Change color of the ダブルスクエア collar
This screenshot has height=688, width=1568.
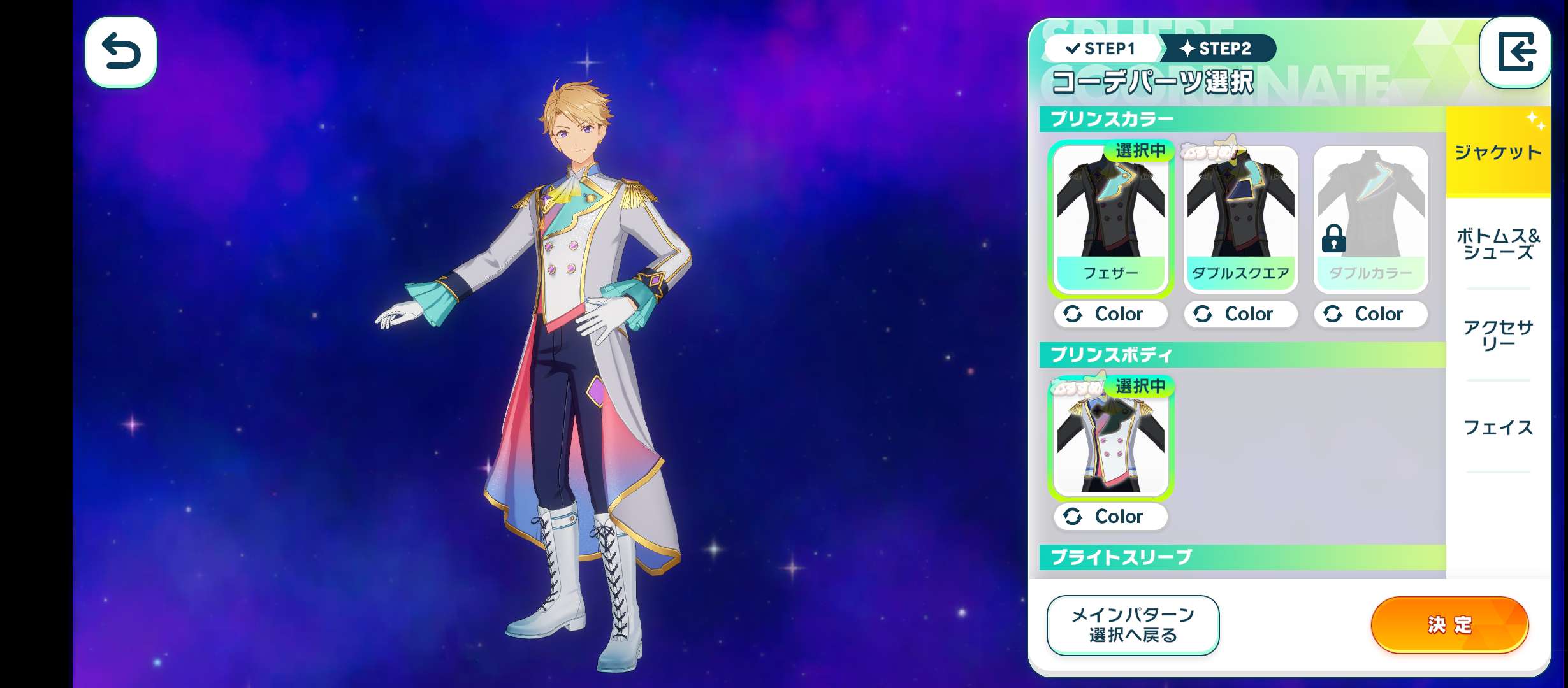pyautogui.click(x=1240, y=314)
